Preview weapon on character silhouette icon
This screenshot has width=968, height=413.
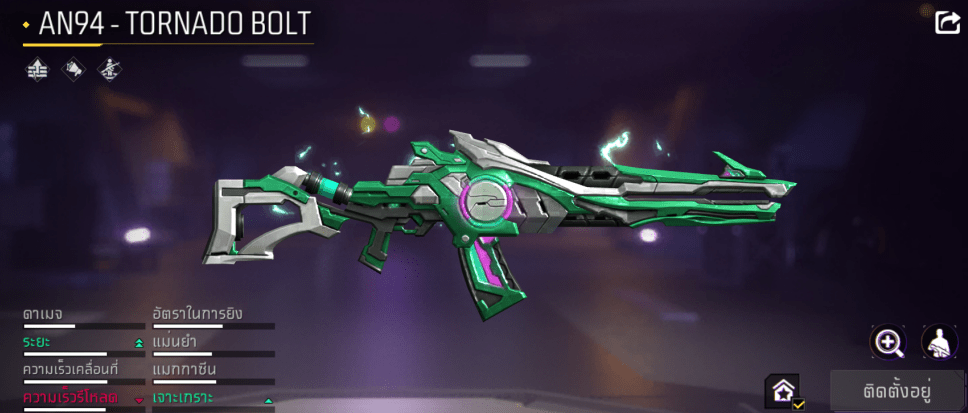pos(939,342)
